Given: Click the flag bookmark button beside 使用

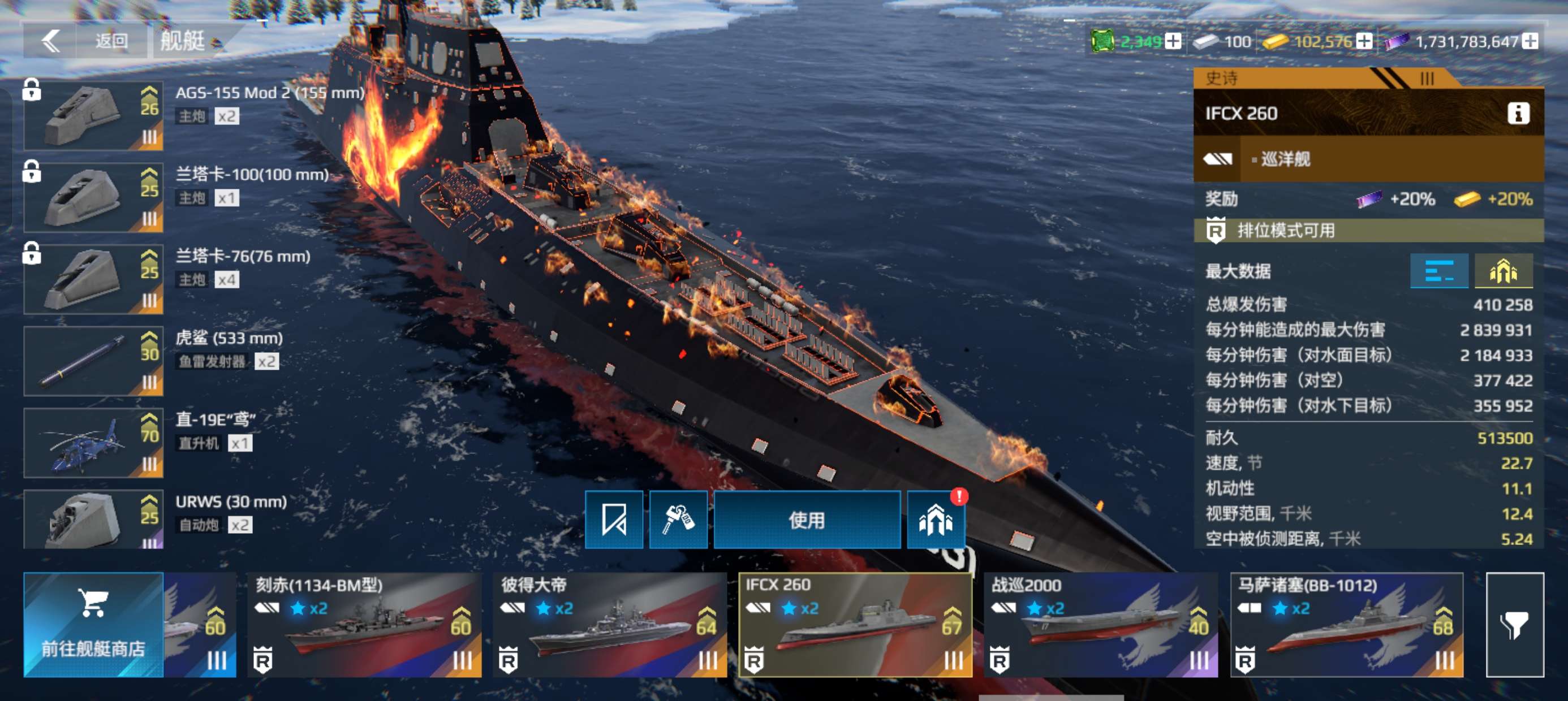Looking at the screenshot, I should click(x=614, y=520).
